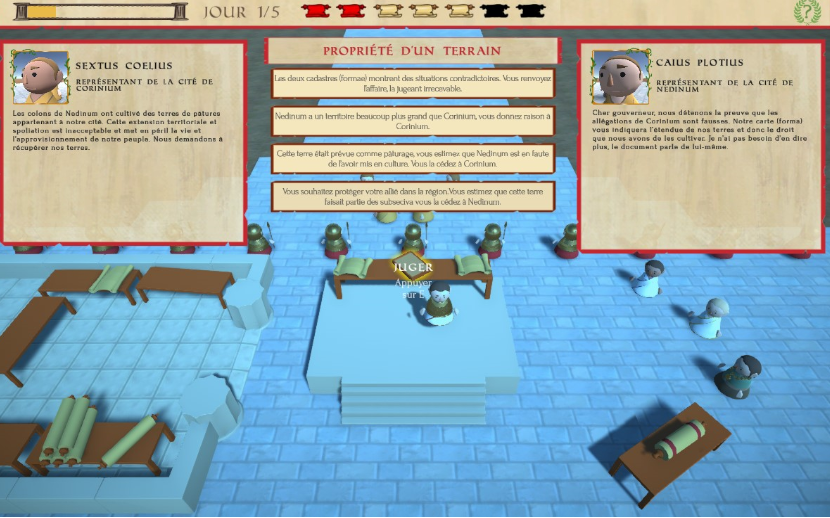Select the 'Nedinum a un territoire beaucoup plus grand' verdict
This screenshot has height=518, width=830.
(413, 121)
